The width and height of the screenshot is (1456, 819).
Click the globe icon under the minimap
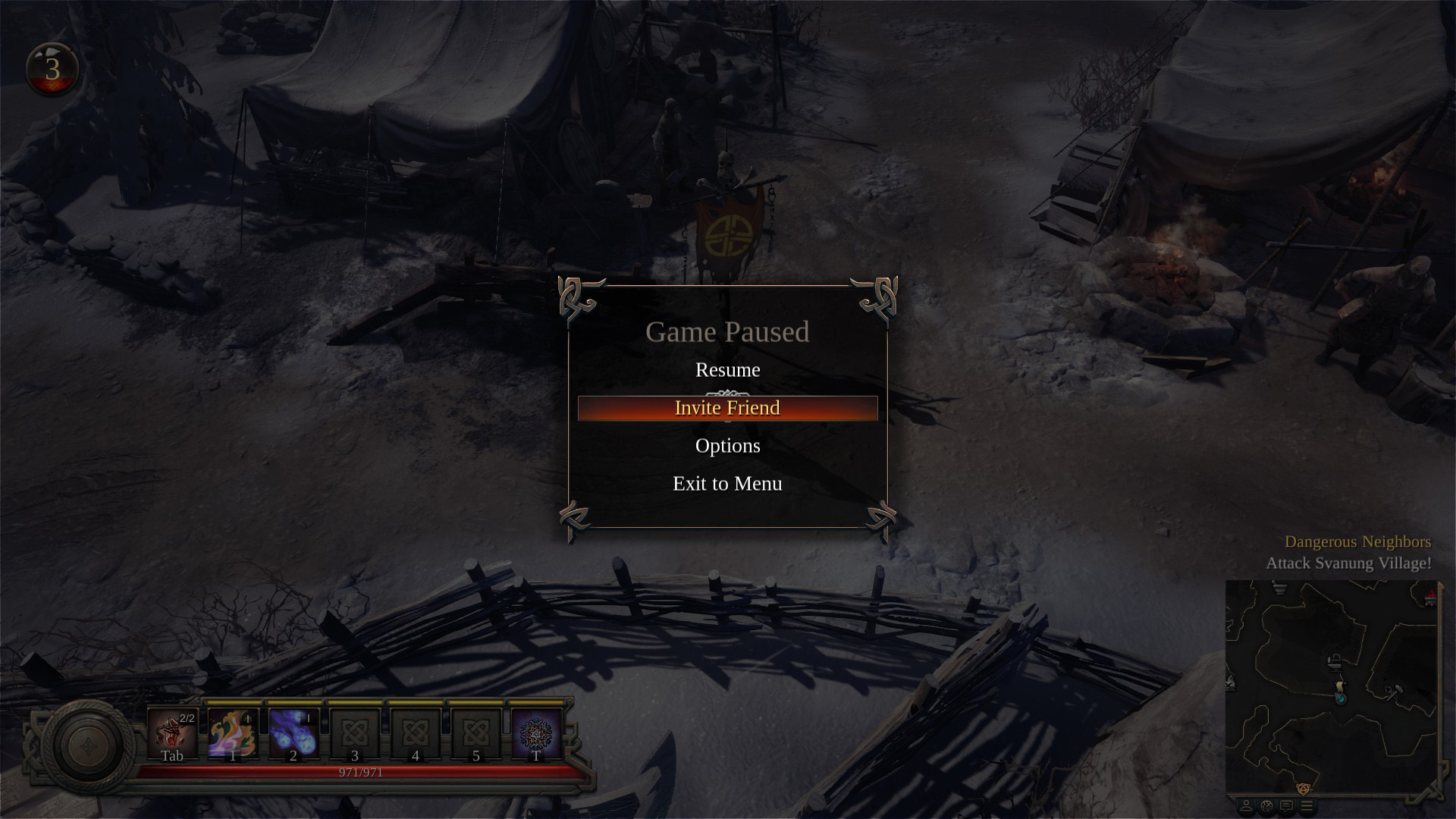tap(1266, 805)
